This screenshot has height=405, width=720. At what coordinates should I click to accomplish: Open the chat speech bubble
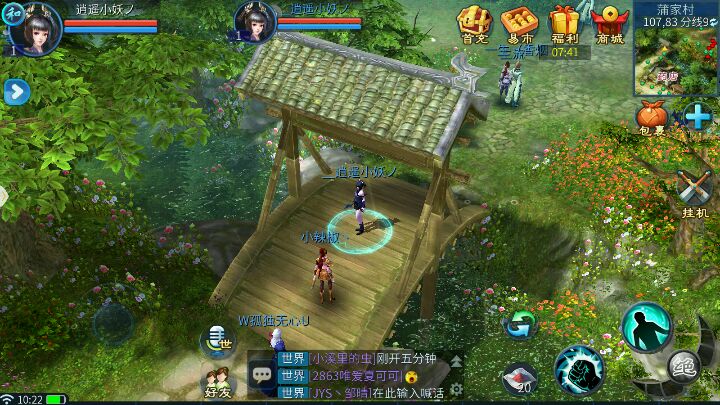pyautogui.click(x=263, y=375)
